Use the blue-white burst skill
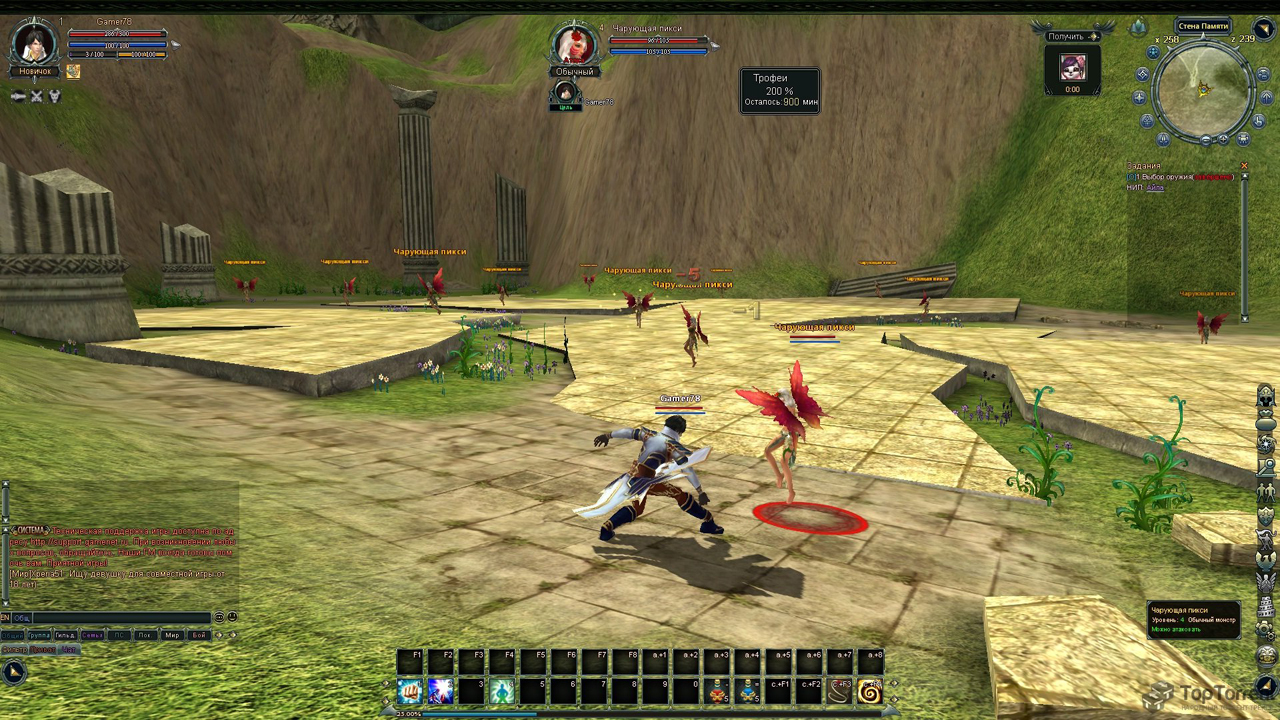The image size is (1280, 720). 441,691
